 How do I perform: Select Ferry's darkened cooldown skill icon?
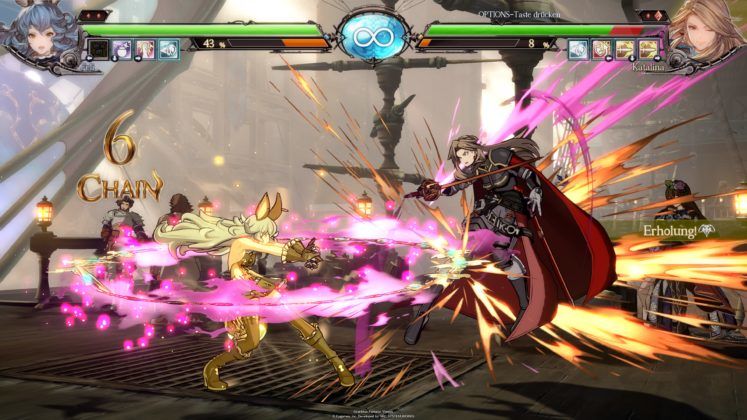(x=100, y=48)
